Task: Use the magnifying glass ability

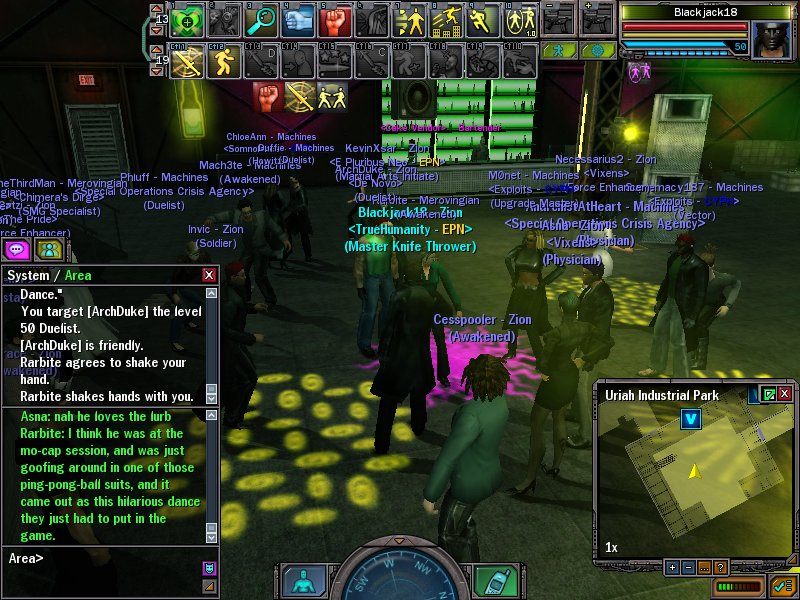Action: tap(263, 20)
